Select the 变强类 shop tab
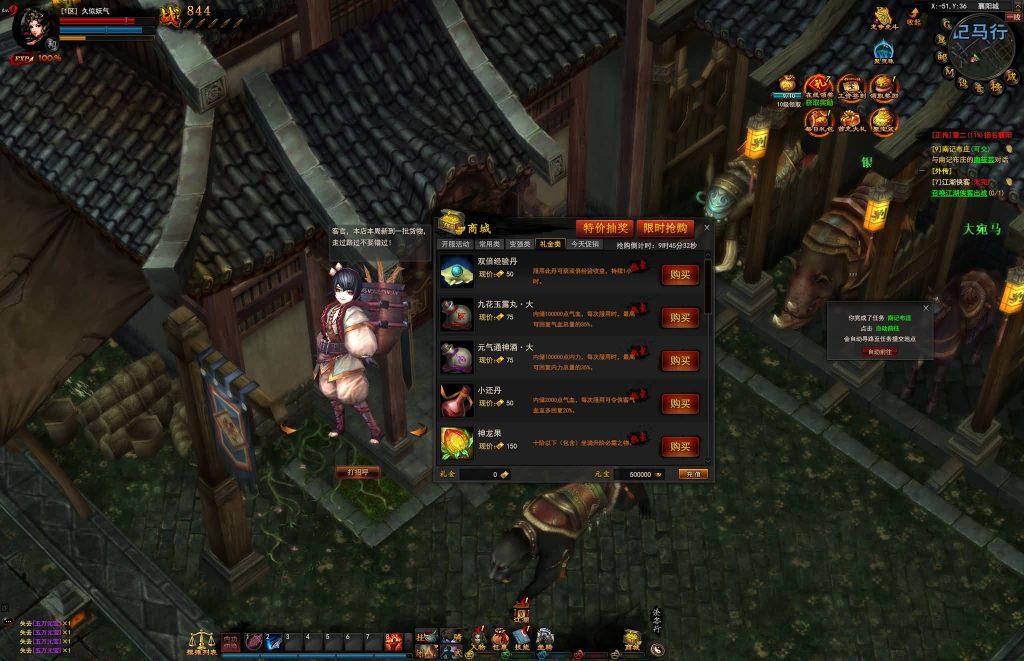 (x=519, y=244)
